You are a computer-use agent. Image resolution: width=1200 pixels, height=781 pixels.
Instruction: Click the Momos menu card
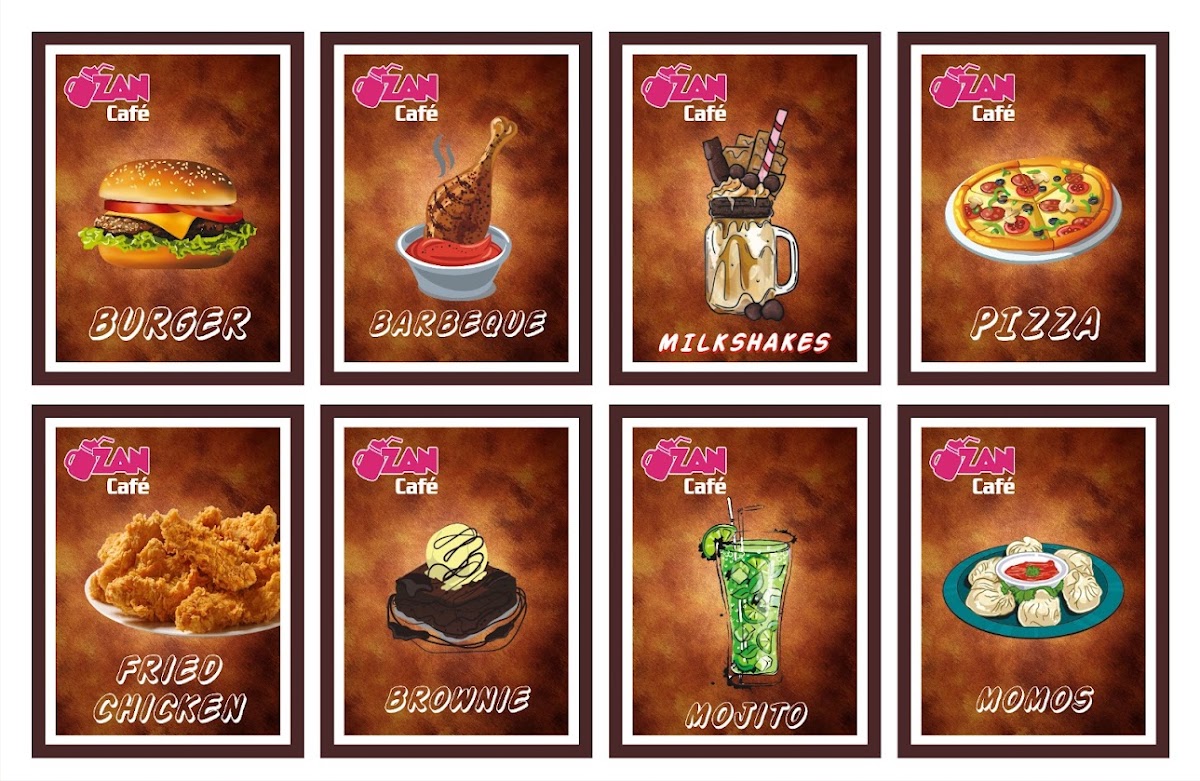point(1033,581)
